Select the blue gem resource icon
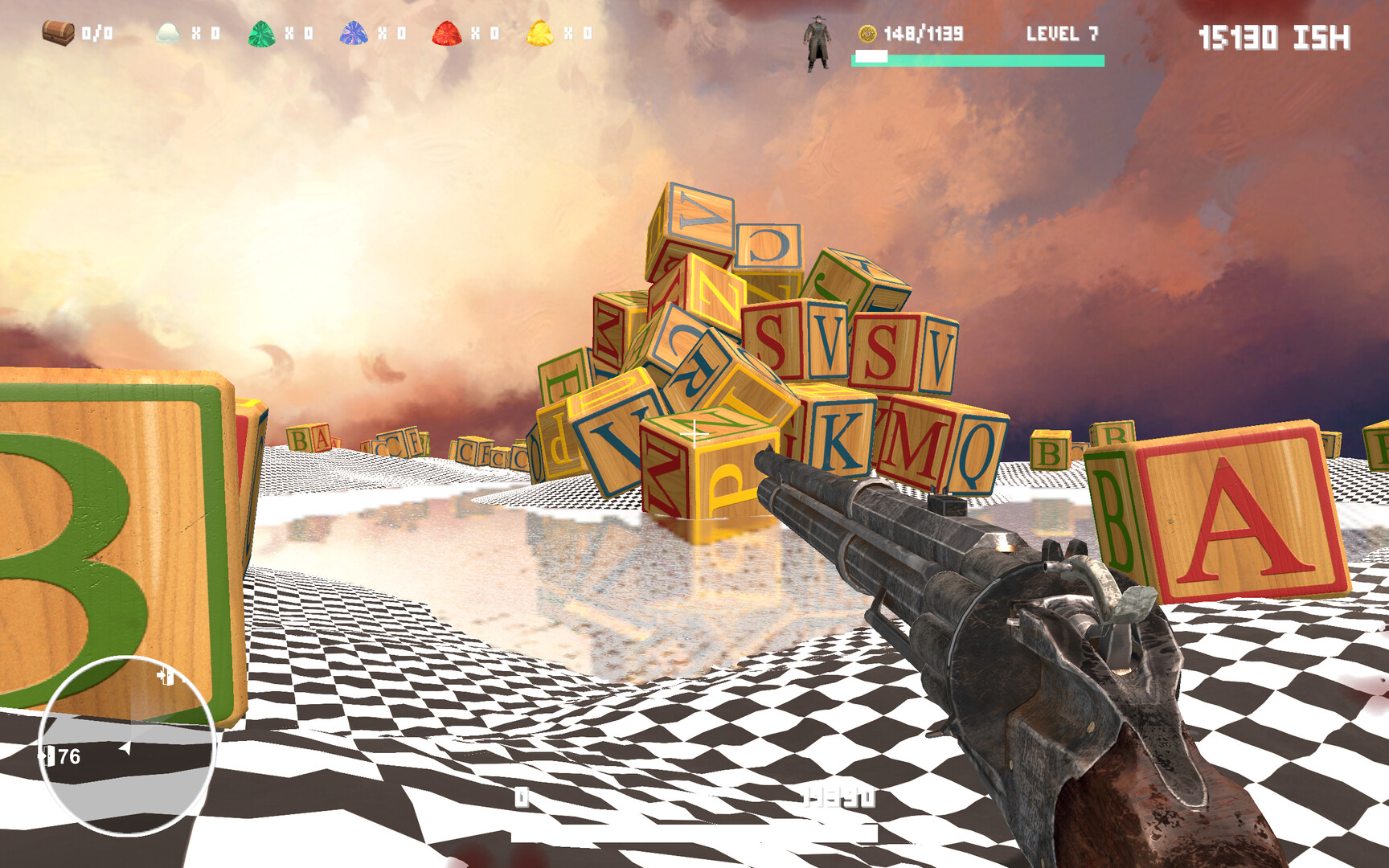Screen dimensions: 1389x868 click(354, 33)
